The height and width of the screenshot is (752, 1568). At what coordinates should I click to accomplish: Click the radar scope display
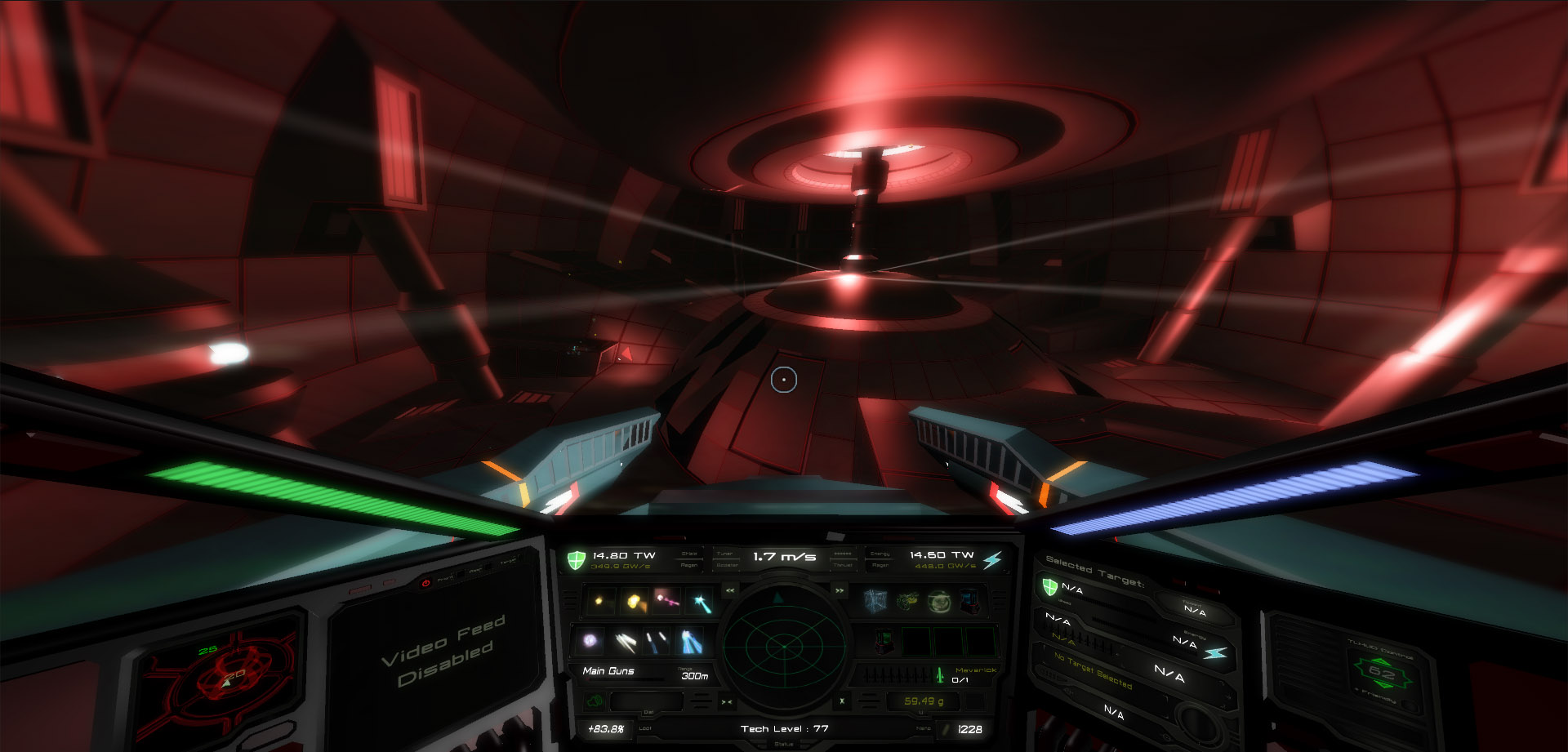782,647
